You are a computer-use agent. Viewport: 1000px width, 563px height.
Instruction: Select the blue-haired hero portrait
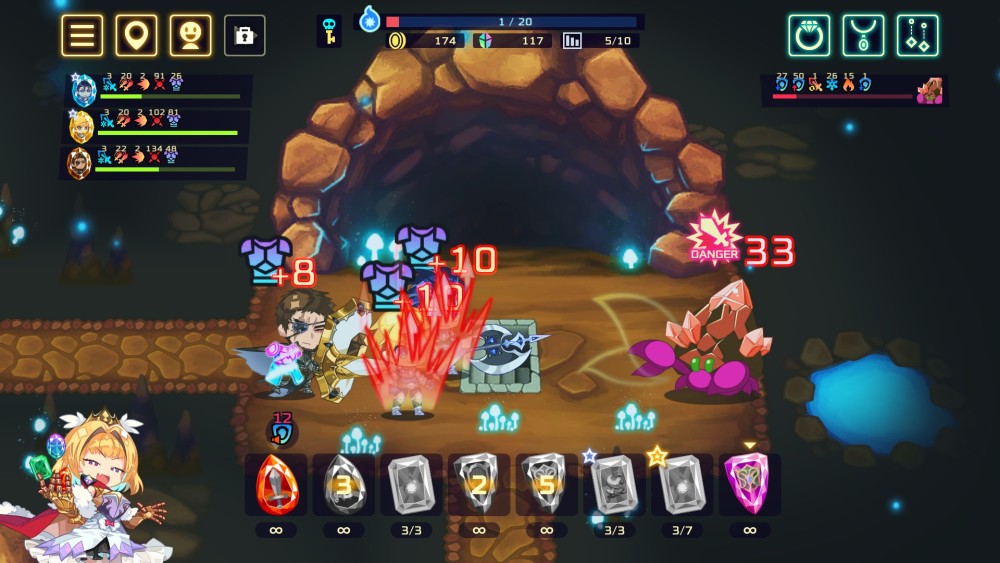click(84, 91)
